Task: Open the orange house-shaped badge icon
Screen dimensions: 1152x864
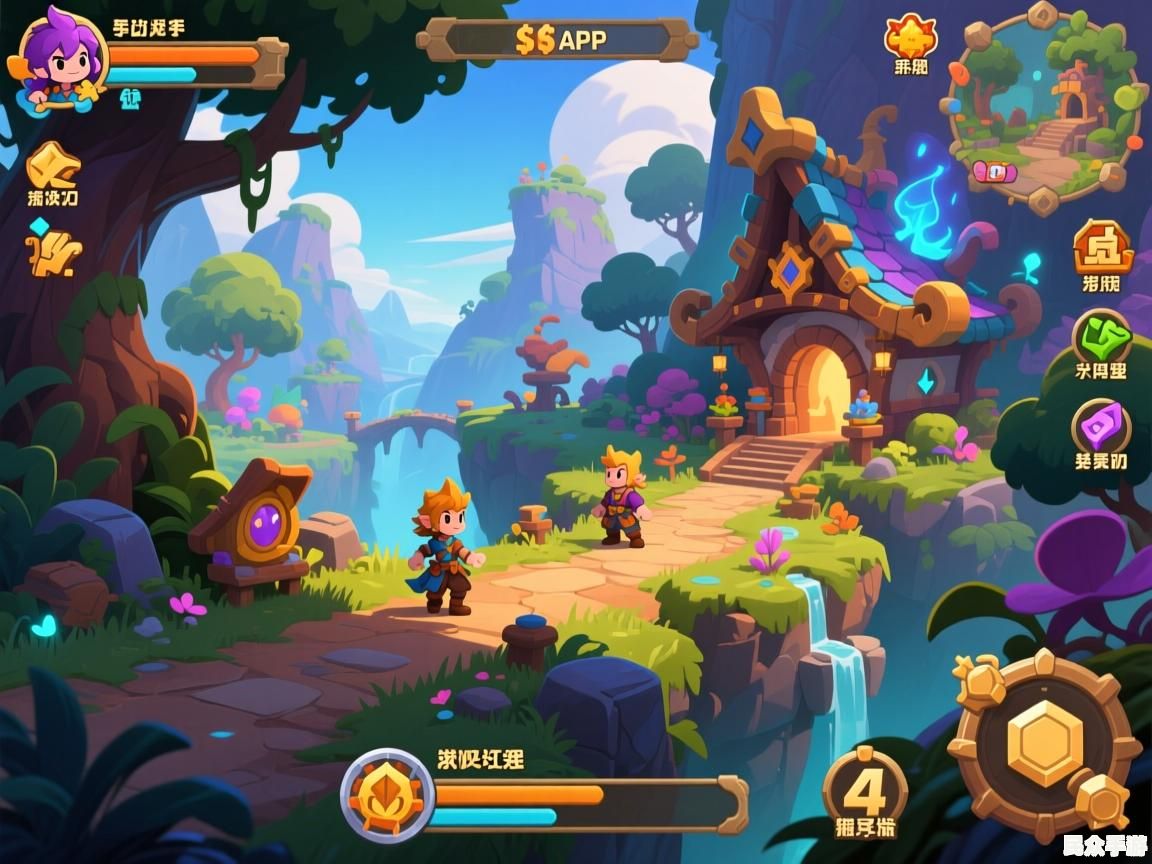Action: [x=1102, y=247]
